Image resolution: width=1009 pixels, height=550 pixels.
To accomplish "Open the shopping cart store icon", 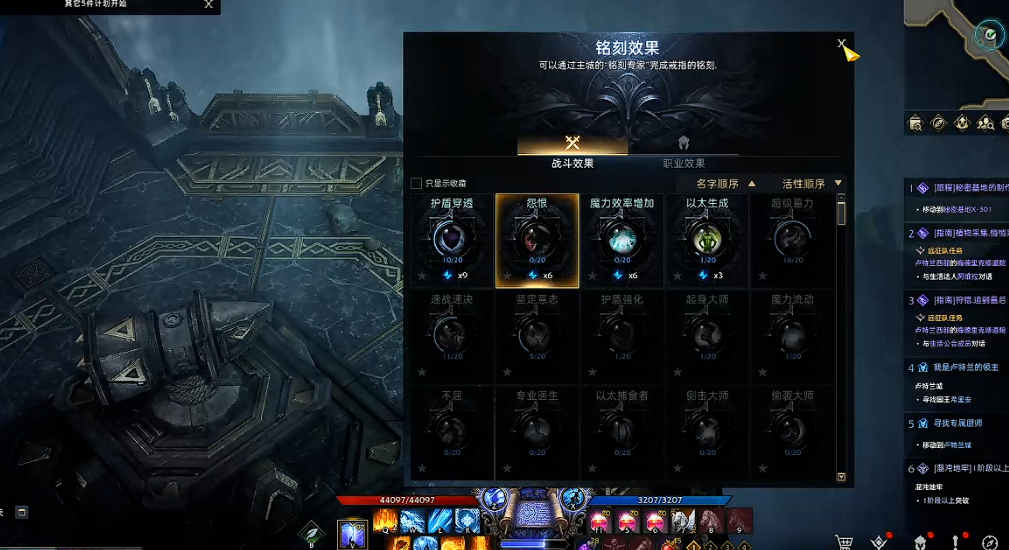I will click(844, 542).
